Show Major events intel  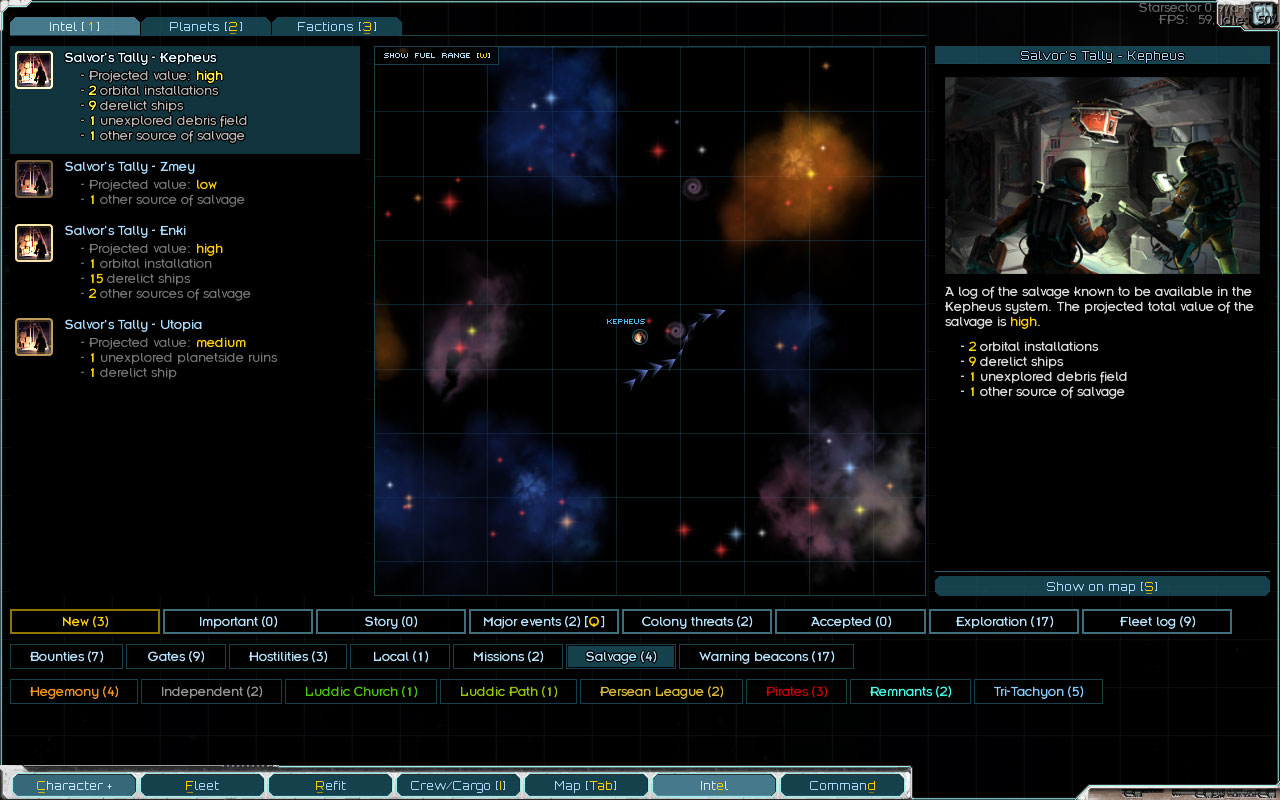click(x=544, y=622)
